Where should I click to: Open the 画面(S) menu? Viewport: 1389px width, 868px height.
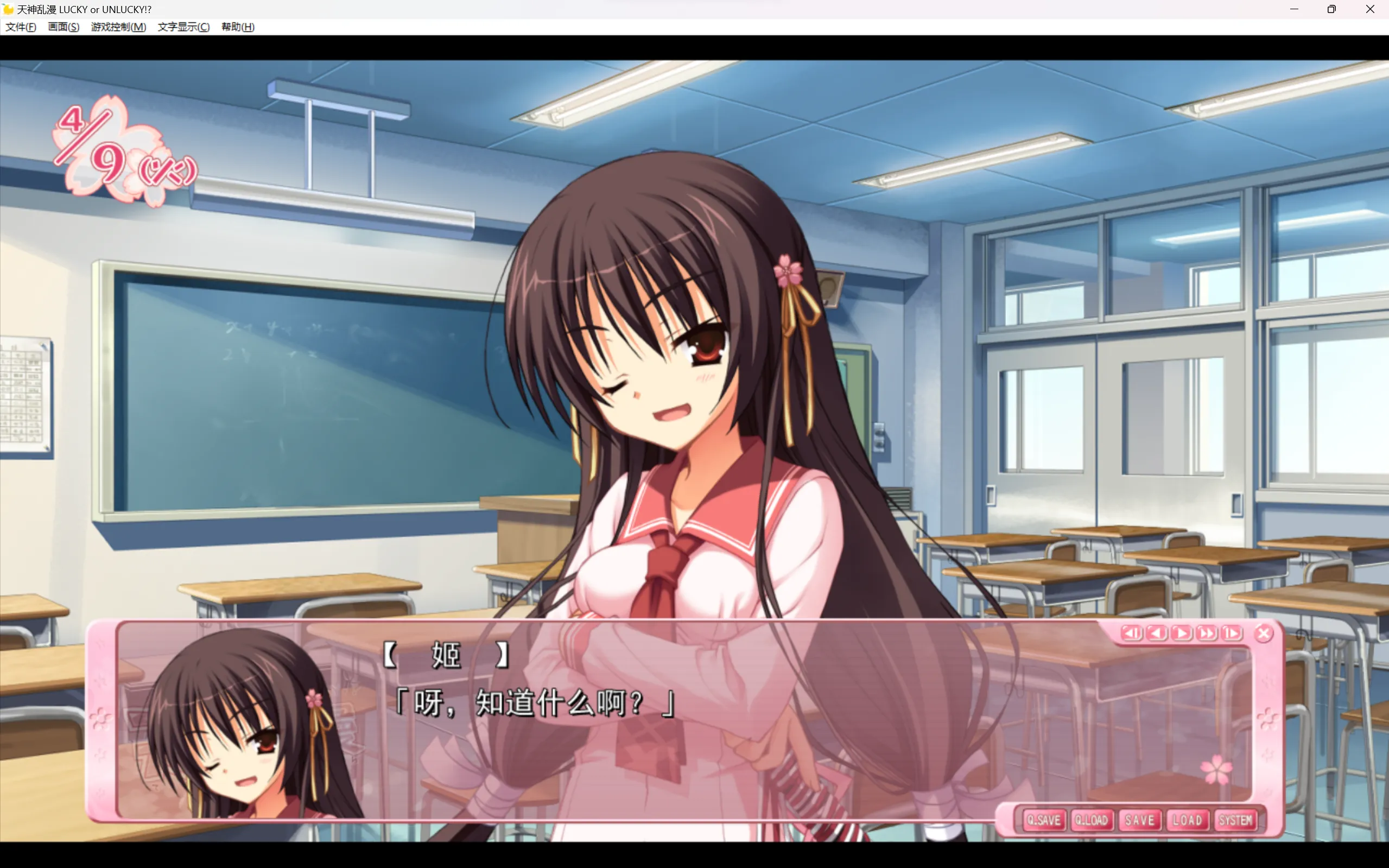[64, 27]
